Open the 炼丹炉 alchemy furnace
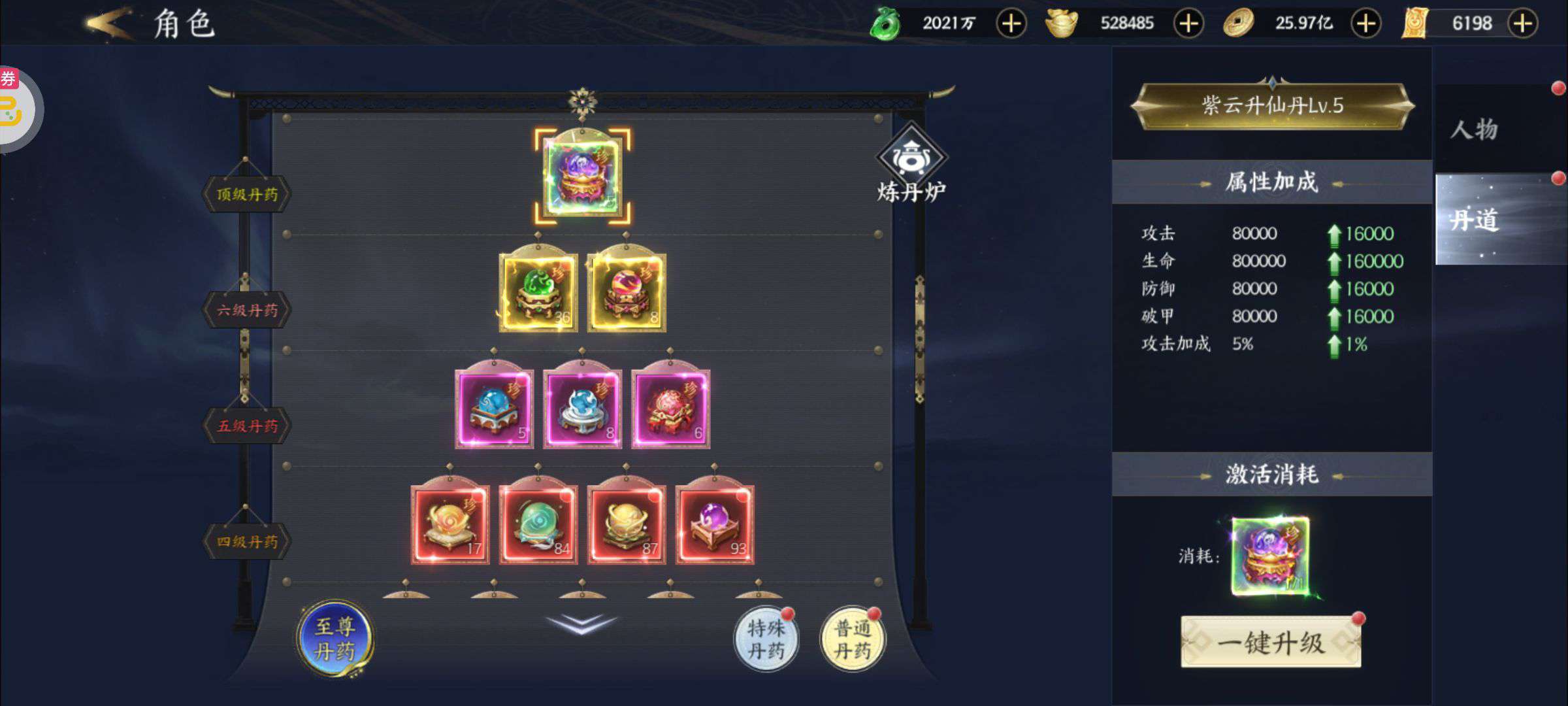Viewport: 1568px width, 706px height. click(x=911, y=163)
